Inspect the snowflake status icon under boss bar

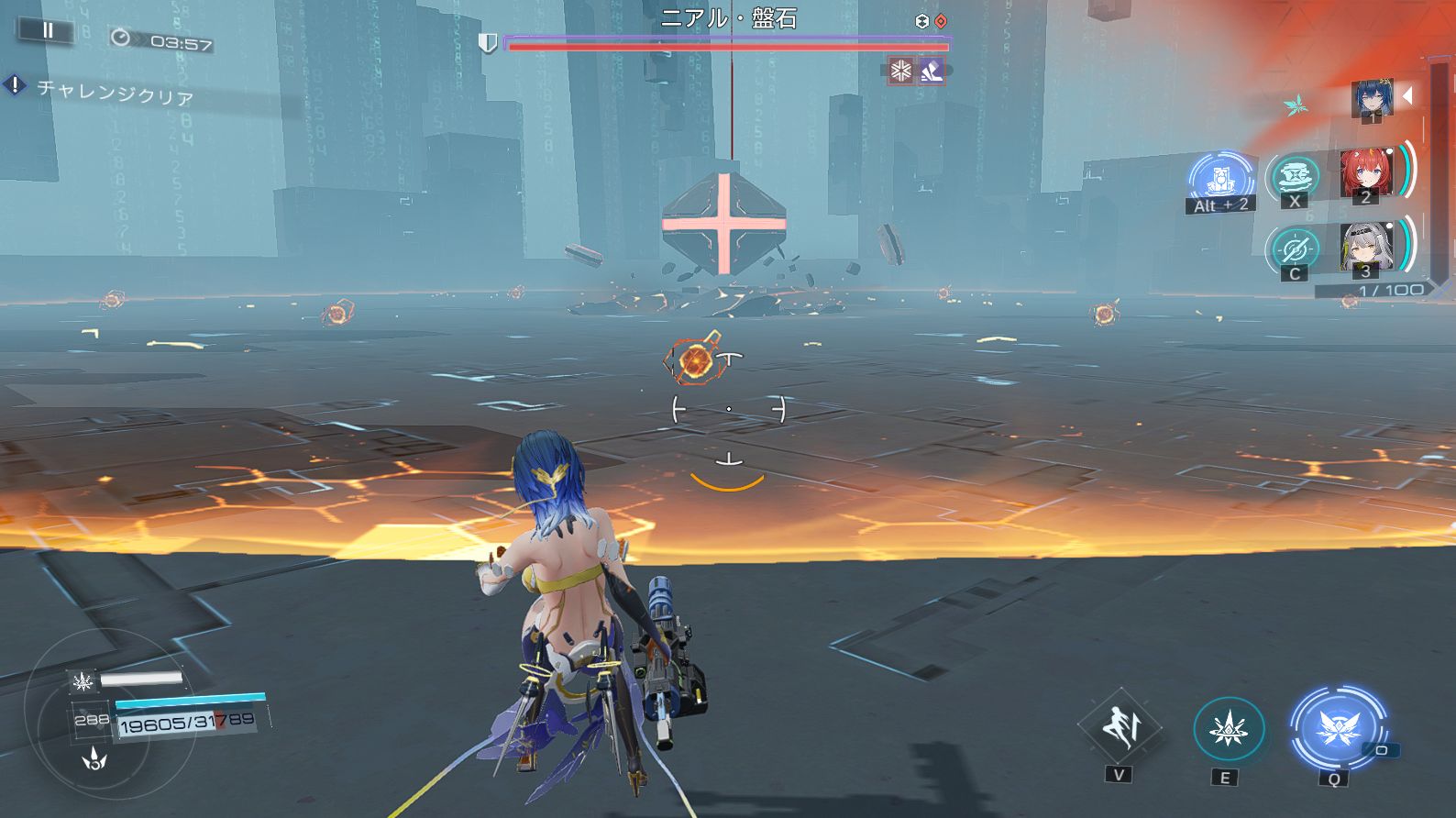coord(901,71)
